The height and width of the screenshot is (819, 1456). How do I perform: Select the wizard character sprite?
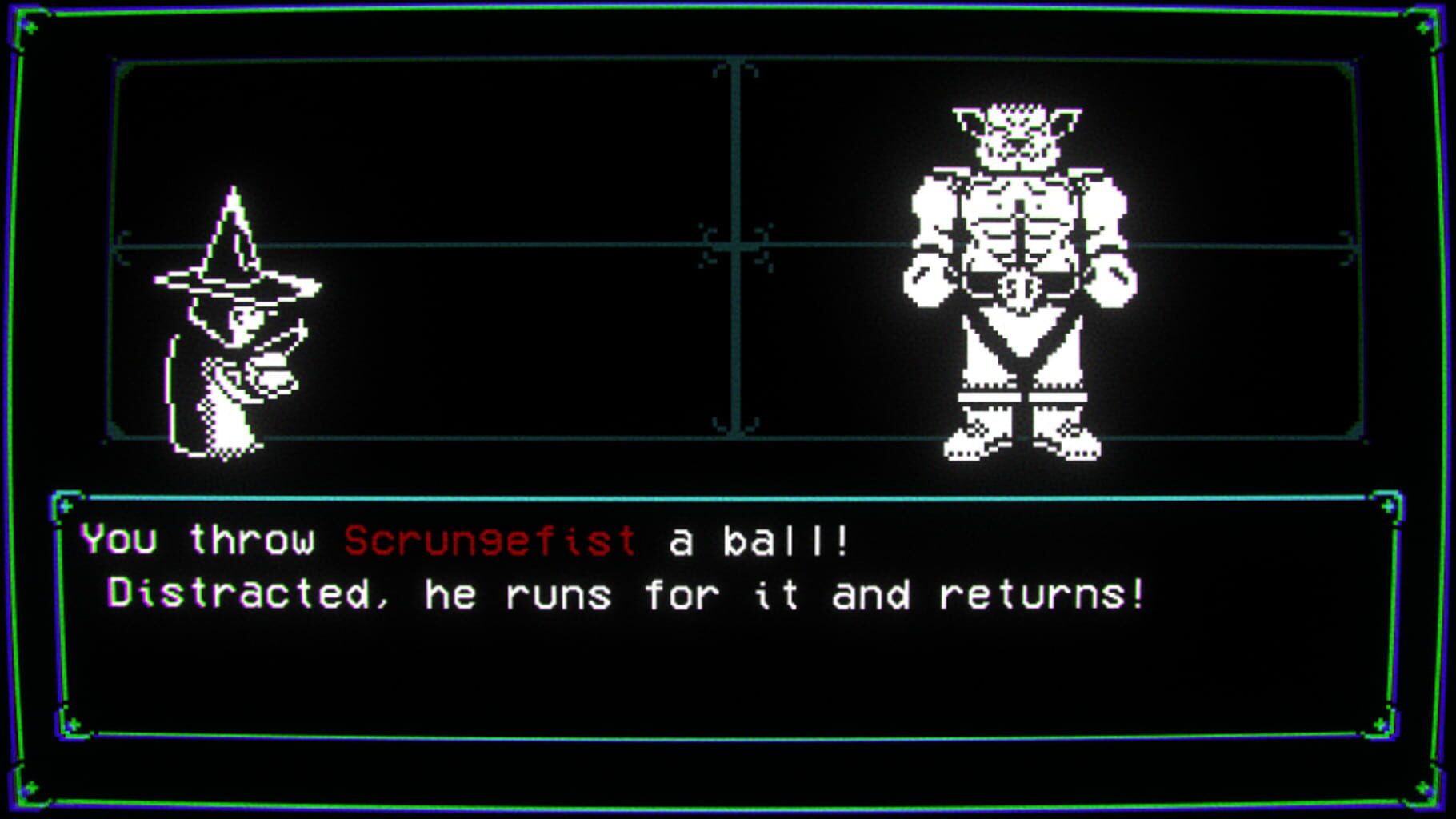tap(232, 336)
